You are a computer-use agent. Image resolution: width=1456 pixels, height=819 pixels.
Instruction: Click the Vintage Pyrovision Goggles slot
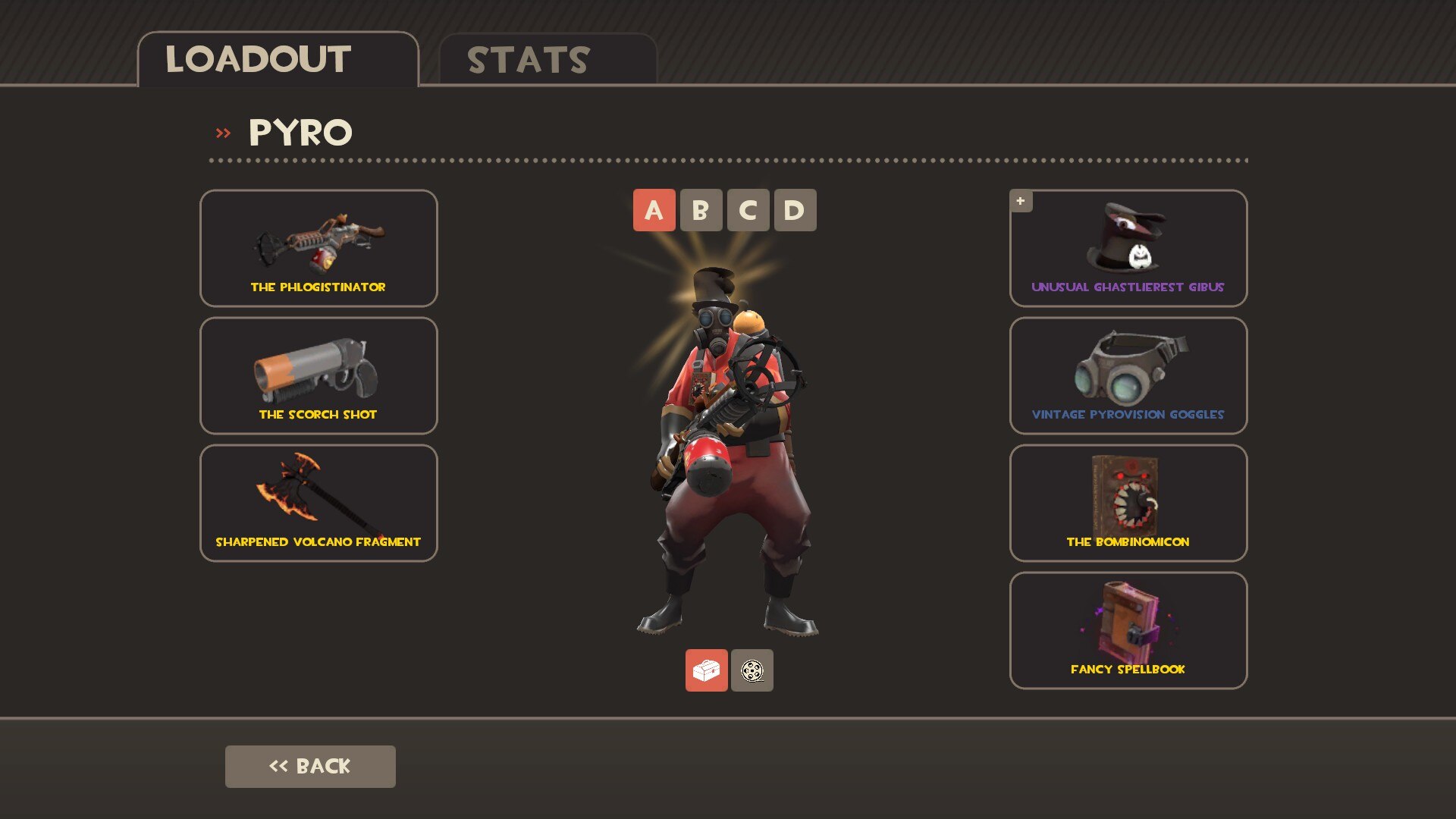coord(1128,375)
